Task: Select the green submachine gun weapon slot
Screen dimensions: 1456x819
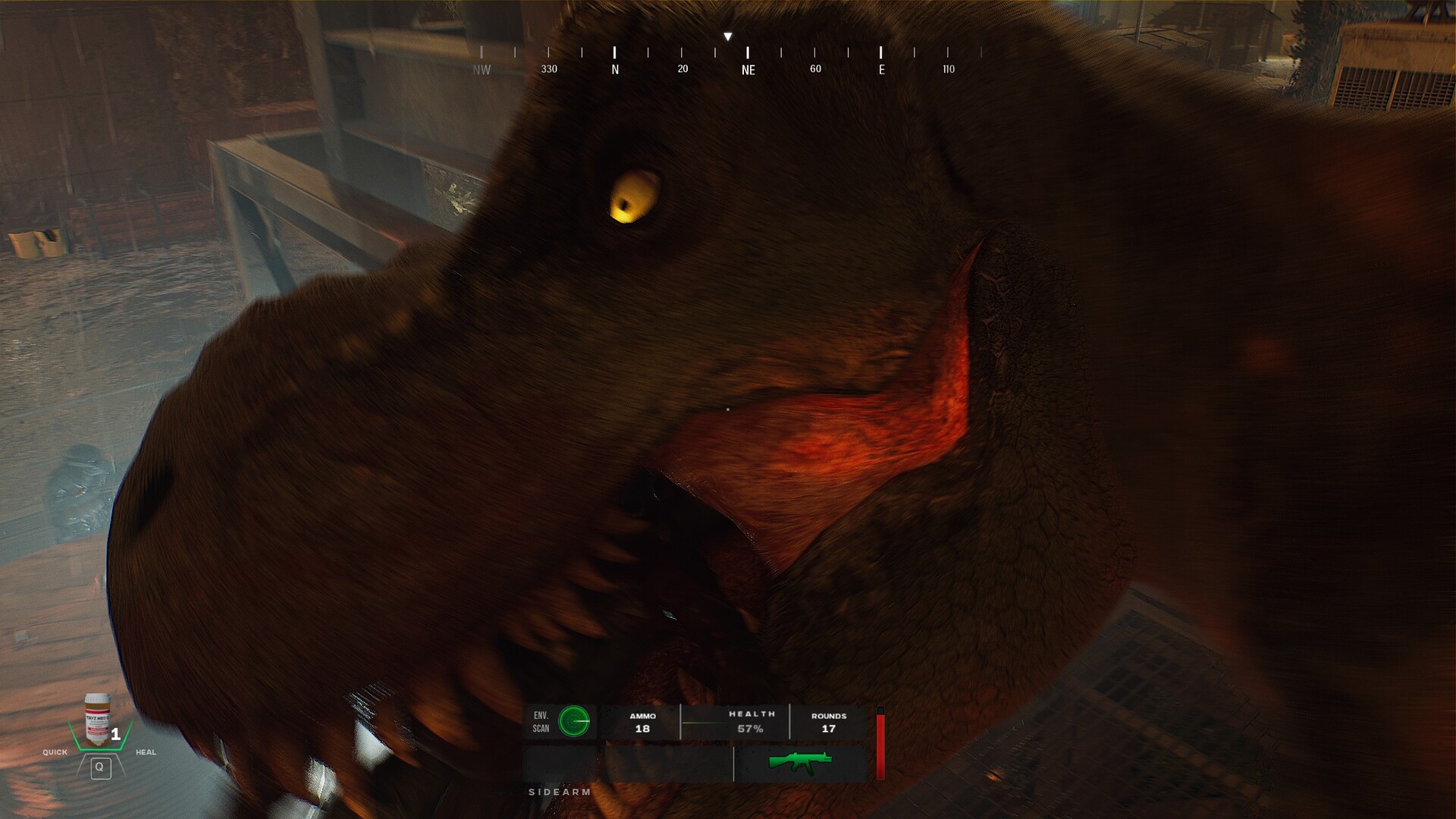Action: coord(800,762)
